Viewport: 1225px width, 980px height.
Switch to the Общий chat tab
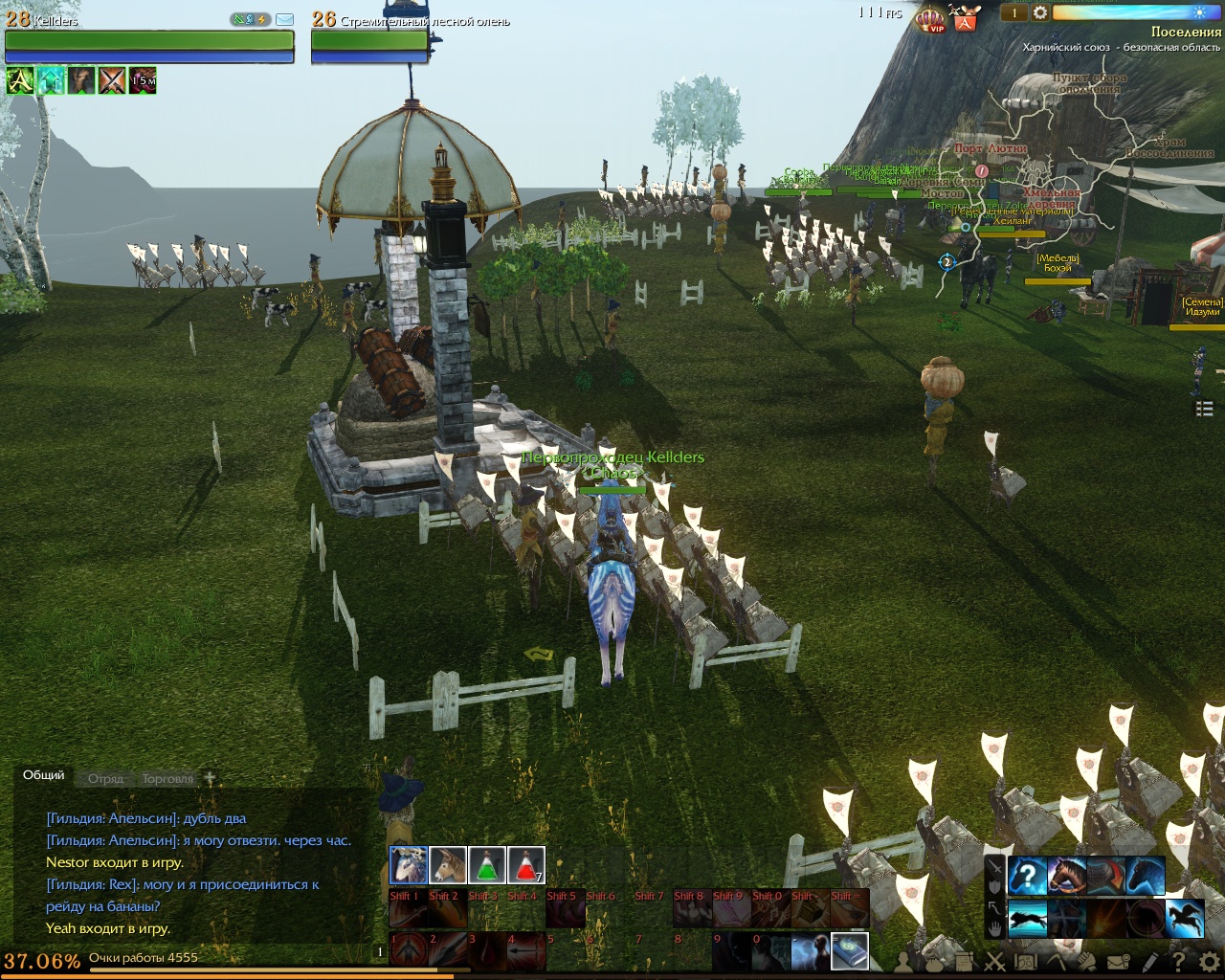click(44, 775)
